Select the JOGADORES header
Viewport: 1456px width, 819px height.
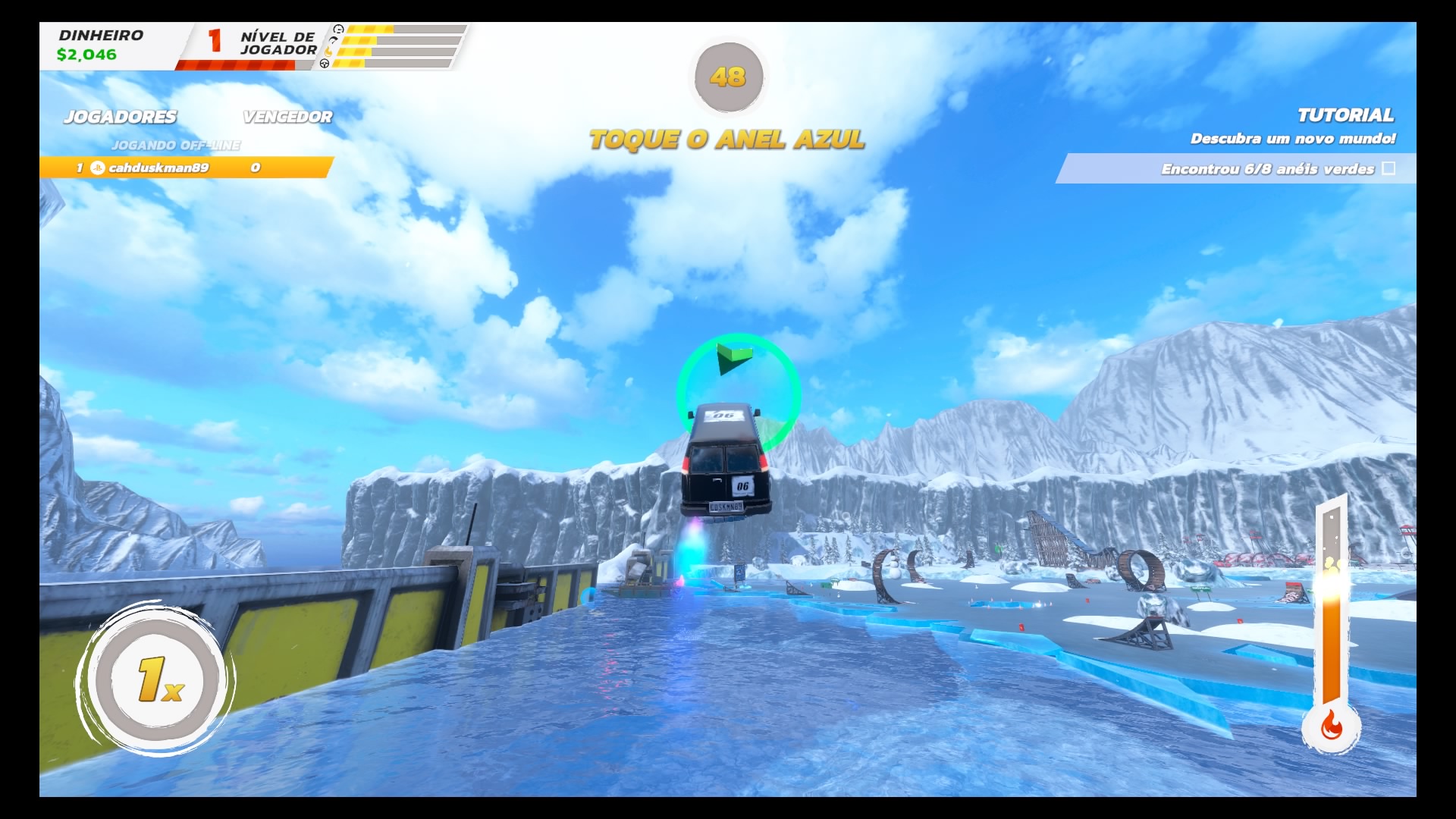pyautogui.click(x=121, y=118)
